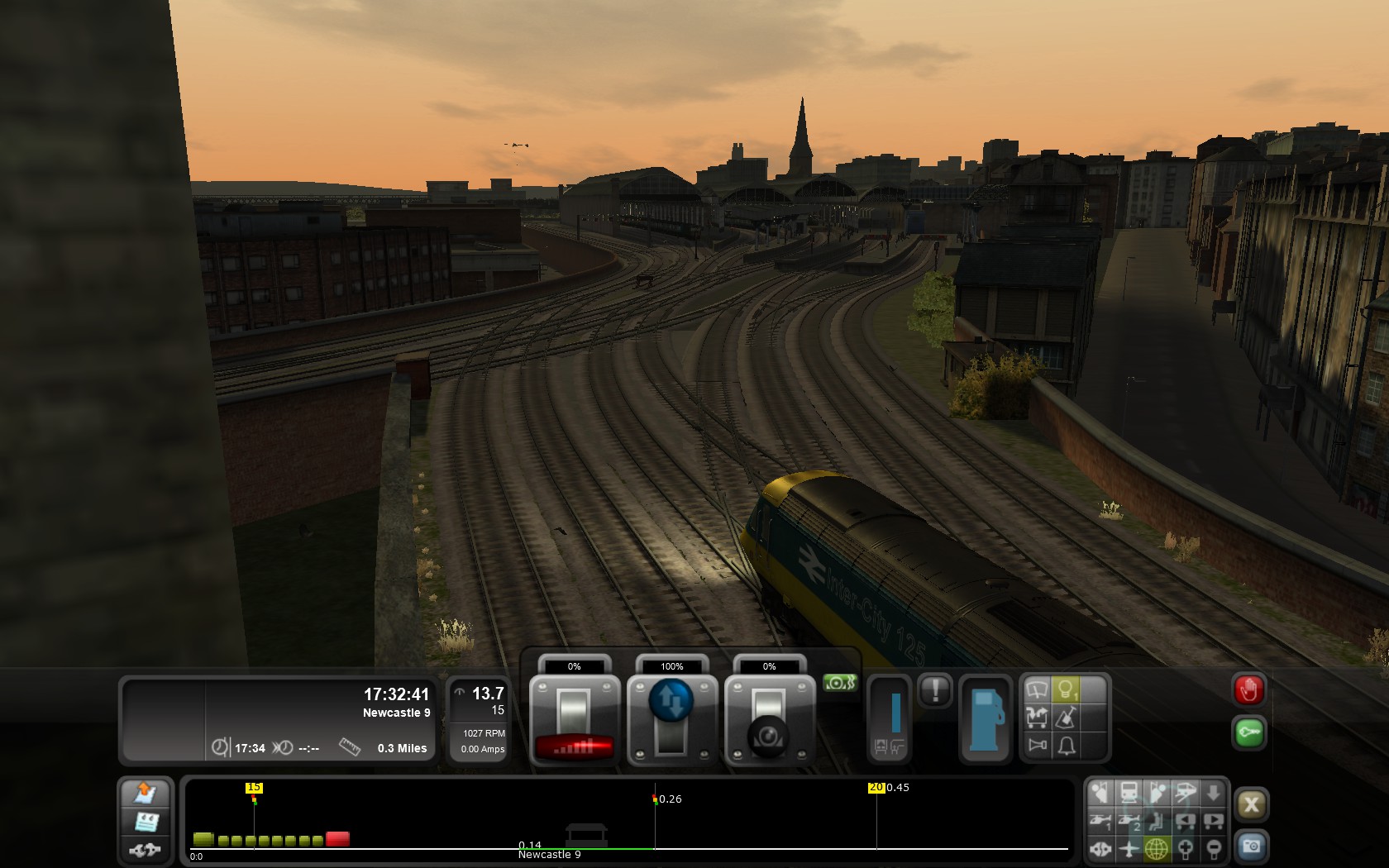
Task: Sound the horn icon
Action: [1037, 746]
